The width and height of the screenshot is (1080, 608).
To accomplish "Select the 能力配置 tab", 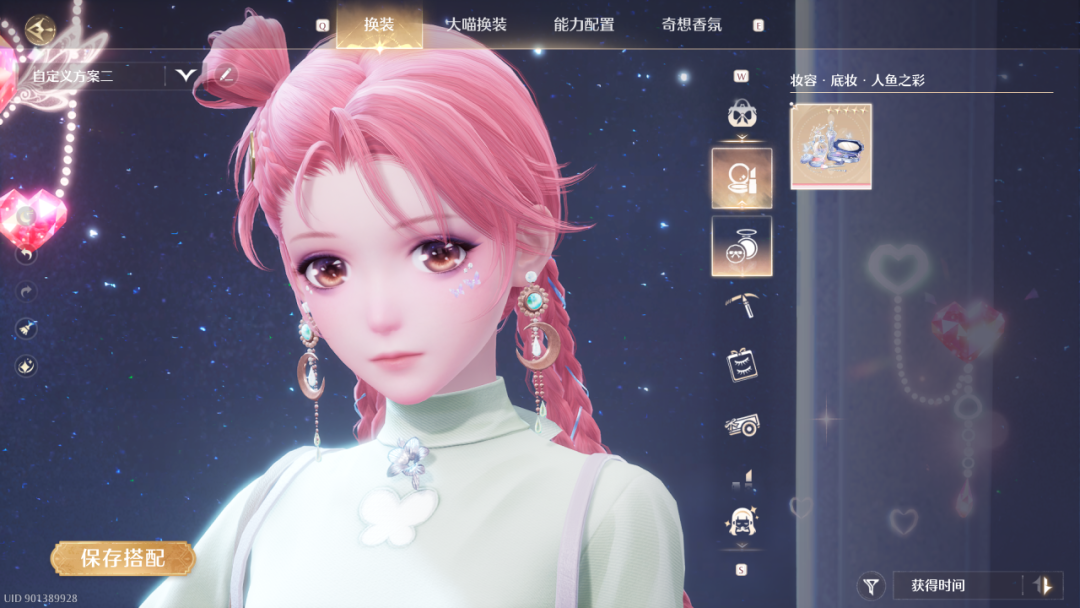I will (584, 25).
